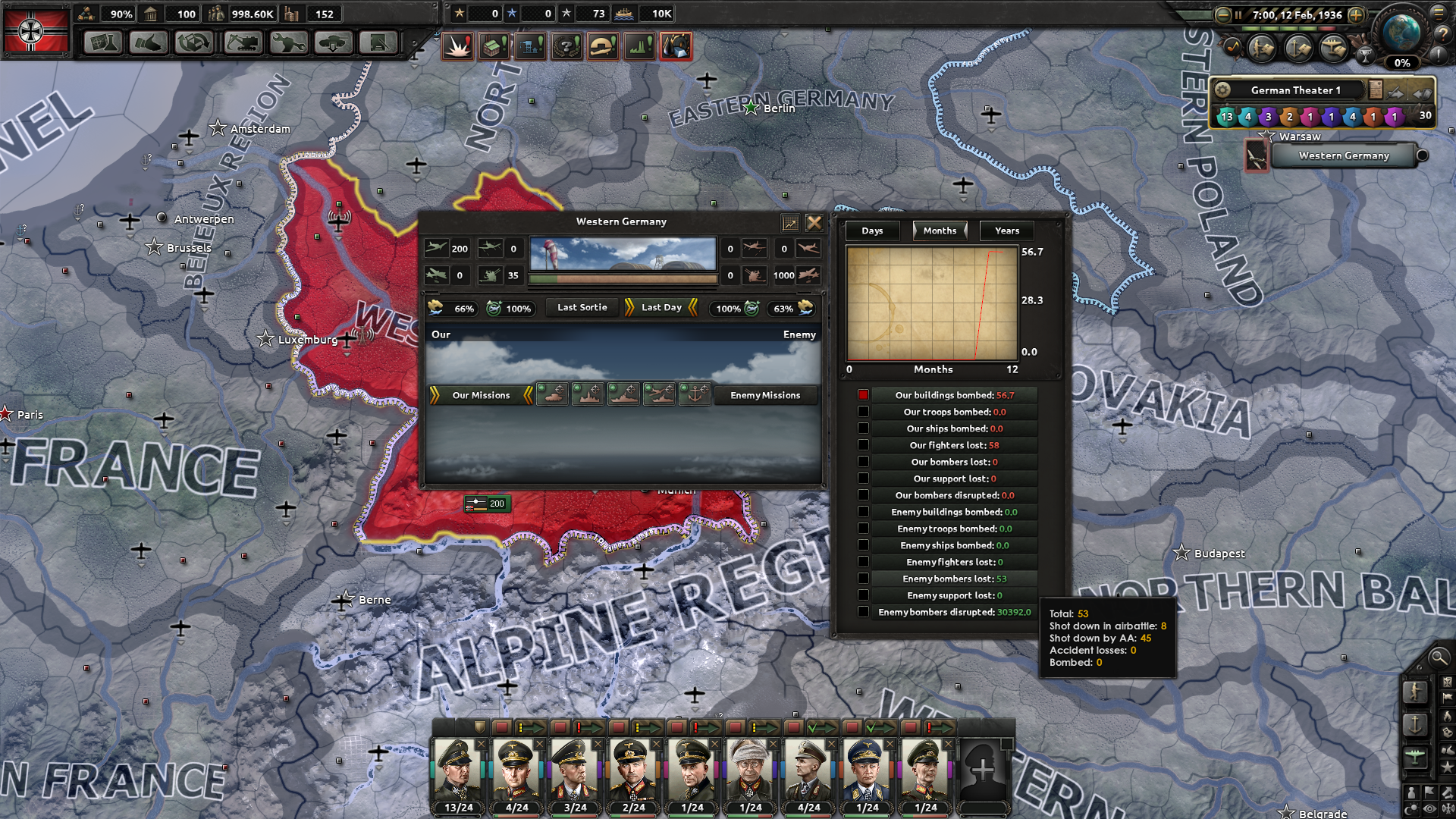
Task: Click the explosion combat alert icon
Action: click(x=457, y=45)
